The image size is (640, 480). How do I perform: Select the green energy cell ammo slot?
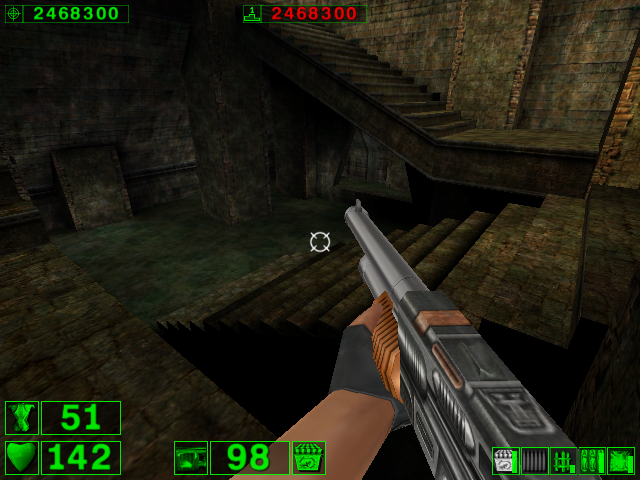pos(621,461)
